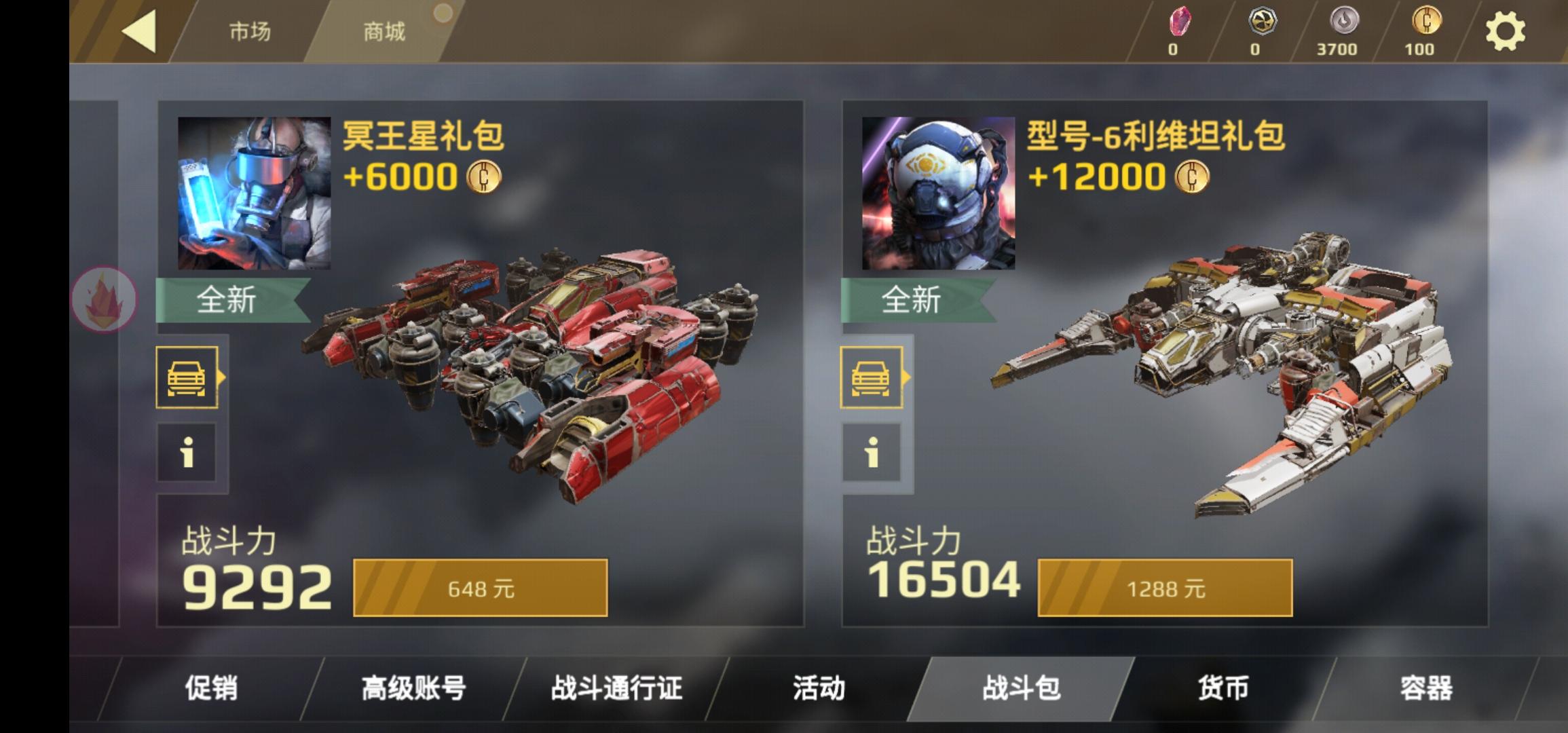Select the 冥王星礼包 character portrait
Image resolution: width=1568 pixels, height=733 pixels.
pos(254,193)
